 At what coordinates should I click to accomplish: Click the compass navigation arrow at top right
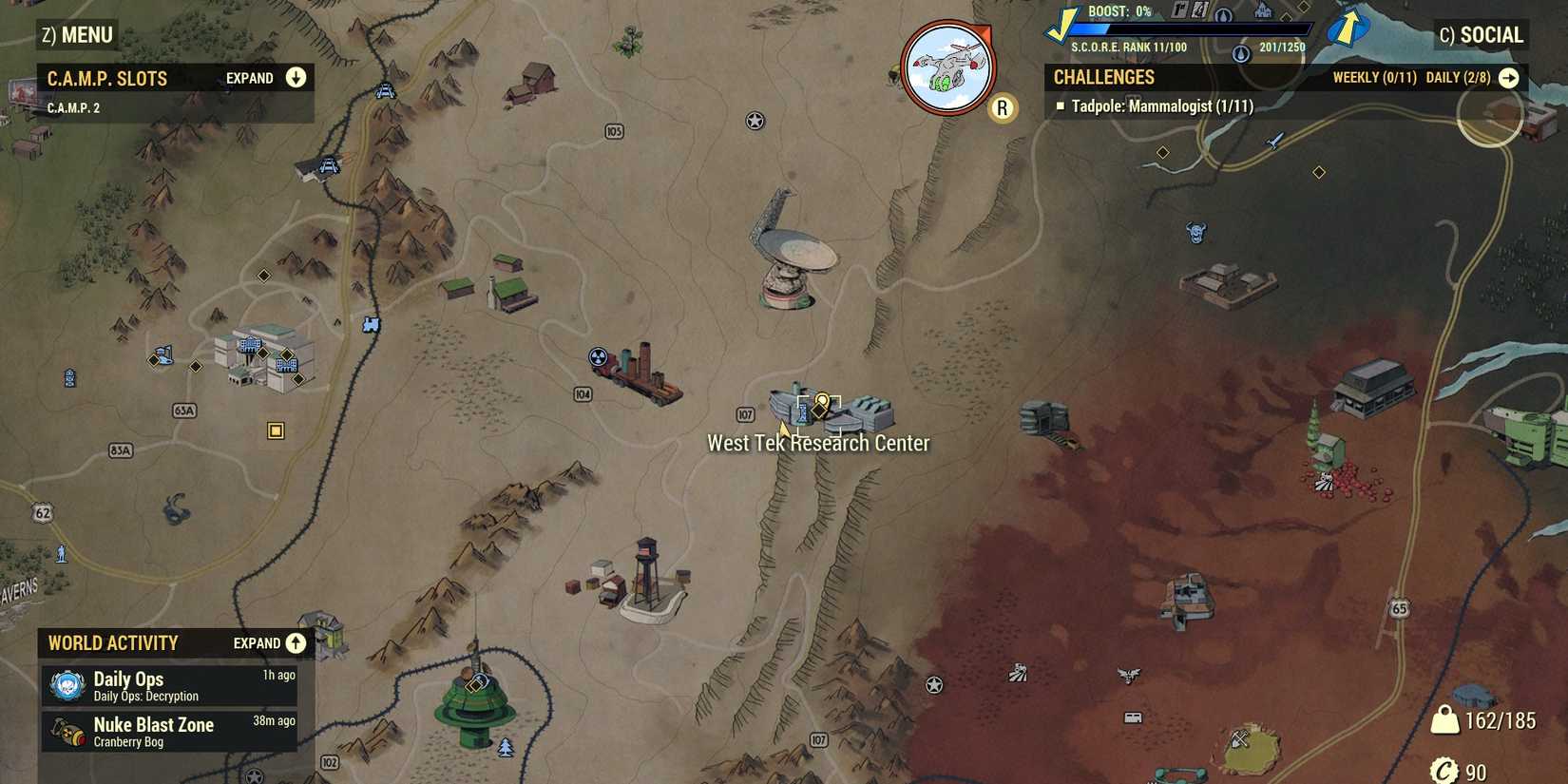[x=1349, y=27]
